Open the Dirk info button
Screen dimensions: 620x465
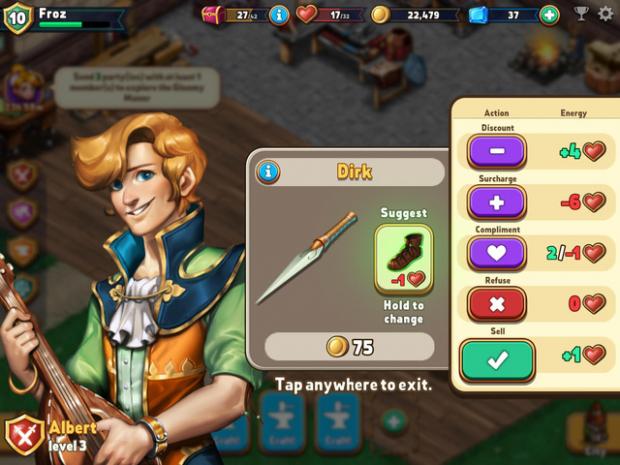[x=268, y=172]
